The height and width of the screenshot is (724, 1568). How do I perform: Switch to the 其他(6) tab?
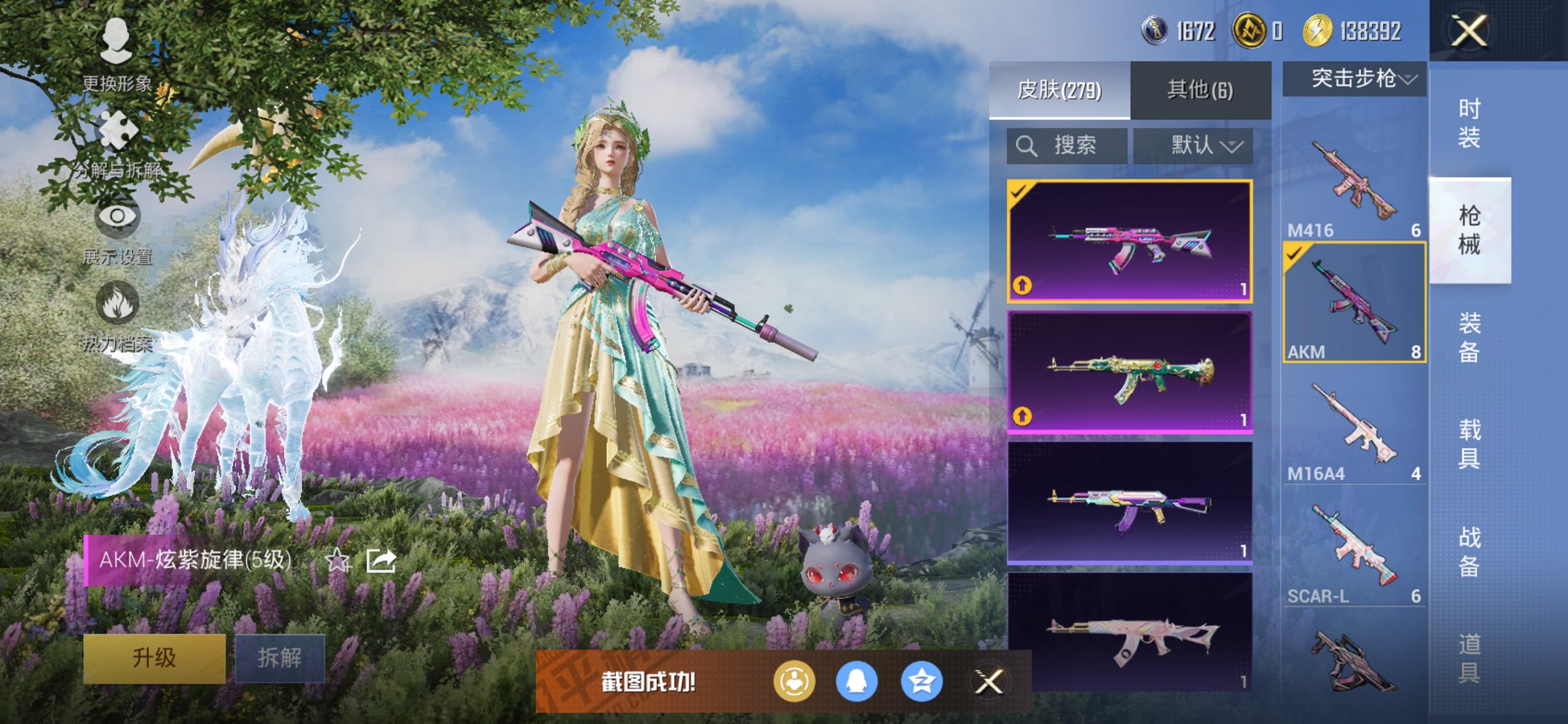[x=1200, y=90]
